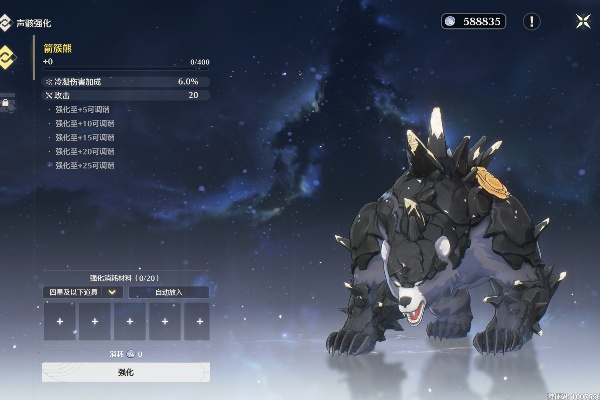Open the rarity filter dropdown

[x=84, y=292]
